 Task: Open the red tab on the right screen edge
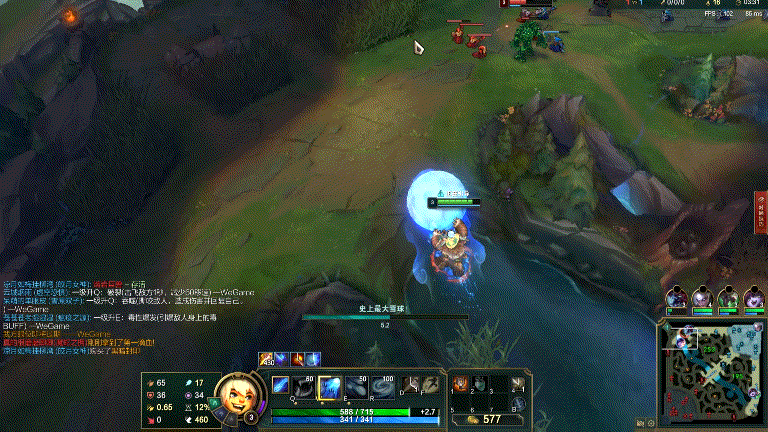coord(761,212)
